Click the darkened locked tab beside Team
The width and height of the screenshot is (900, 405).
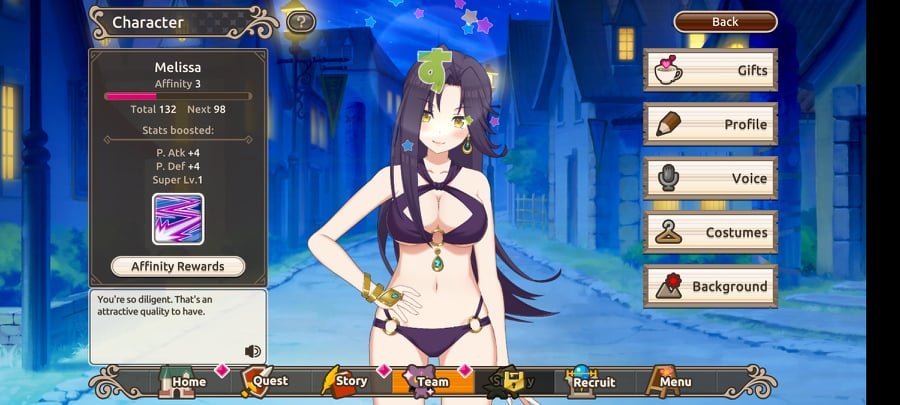coord(510,381)
